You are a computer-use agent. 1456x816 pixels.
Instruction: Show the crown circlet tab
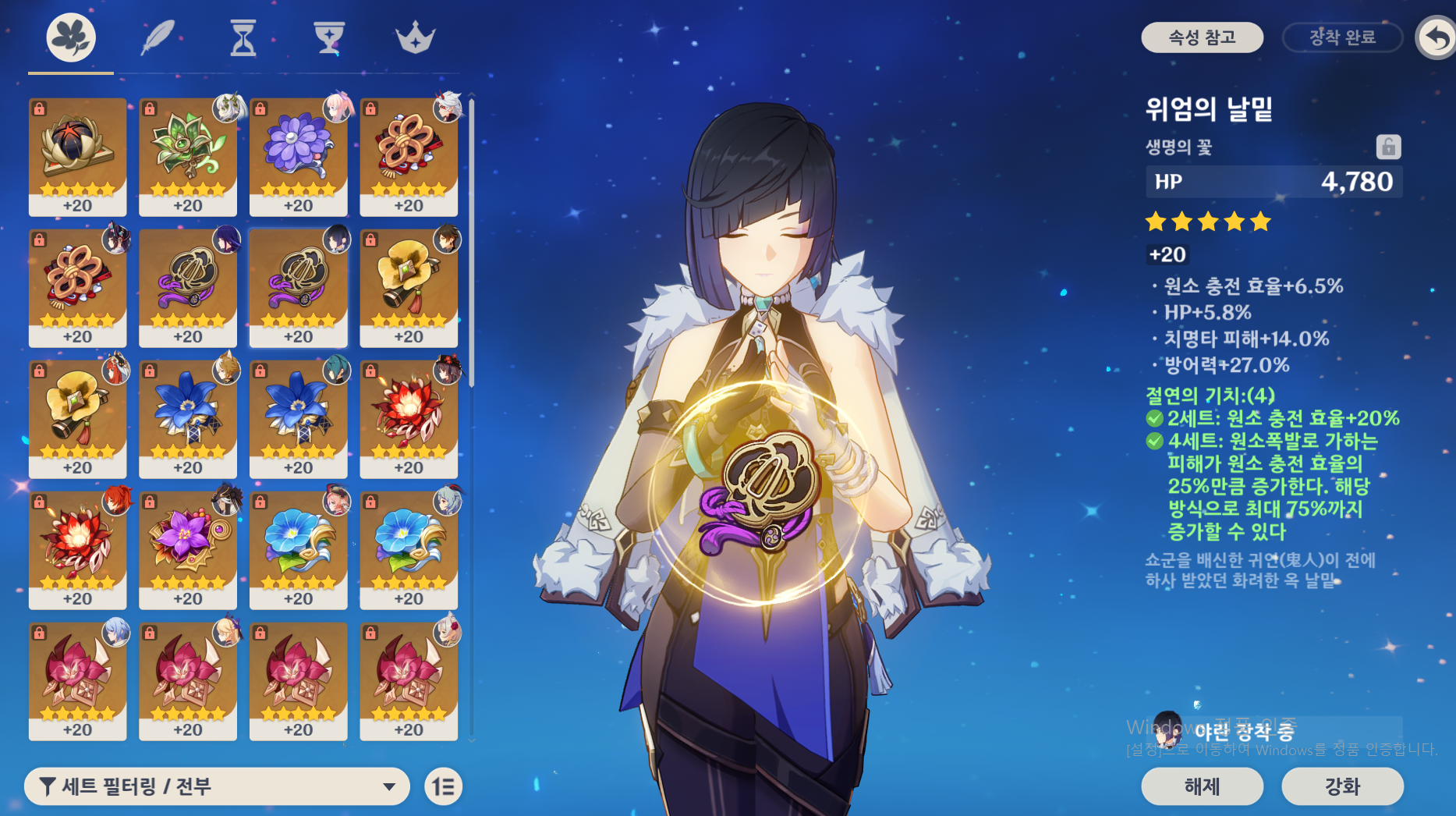pyautogui.click(x=415, y=37)
